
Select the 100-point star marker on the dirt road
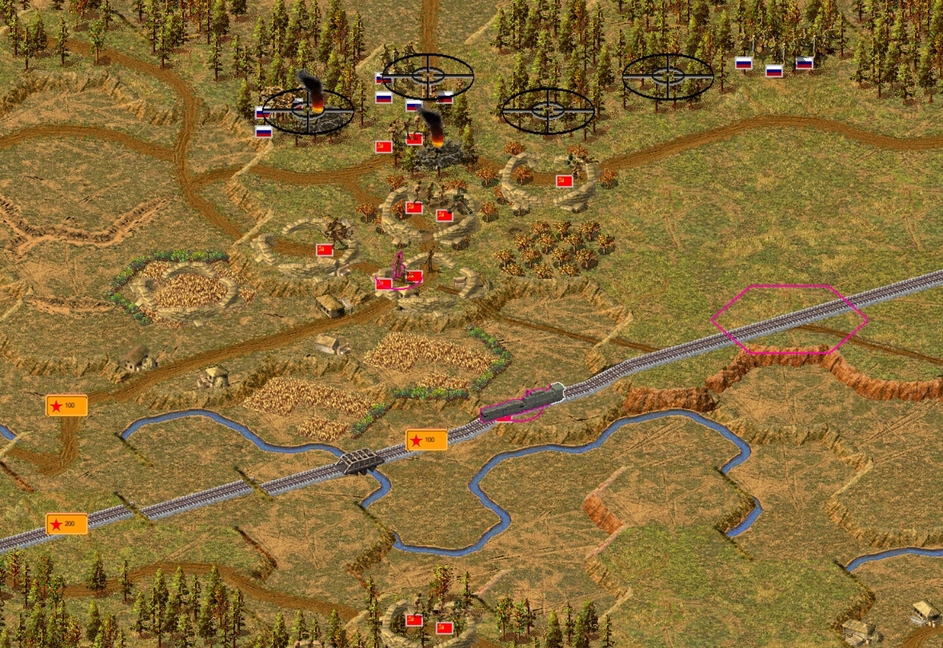point(66,405)
